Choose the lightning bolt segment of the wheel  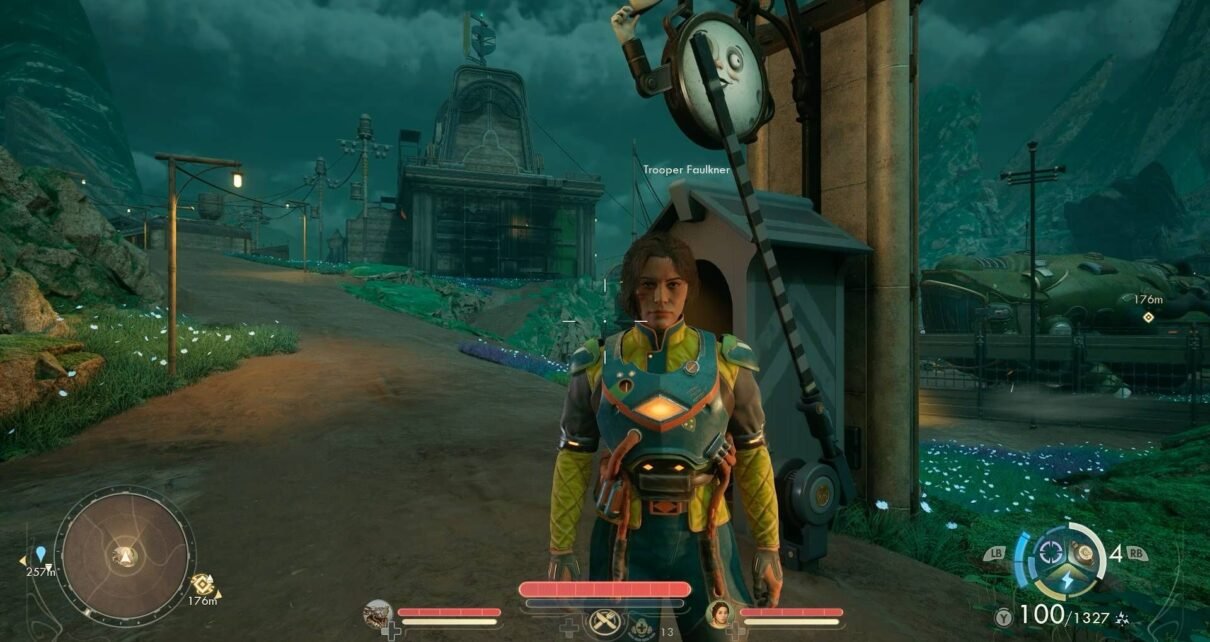(1066, 582)
